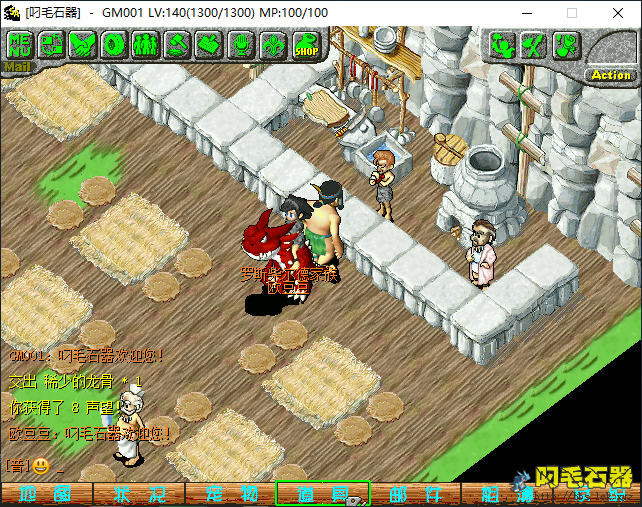Click the yellow Action button

click(610, 75)
